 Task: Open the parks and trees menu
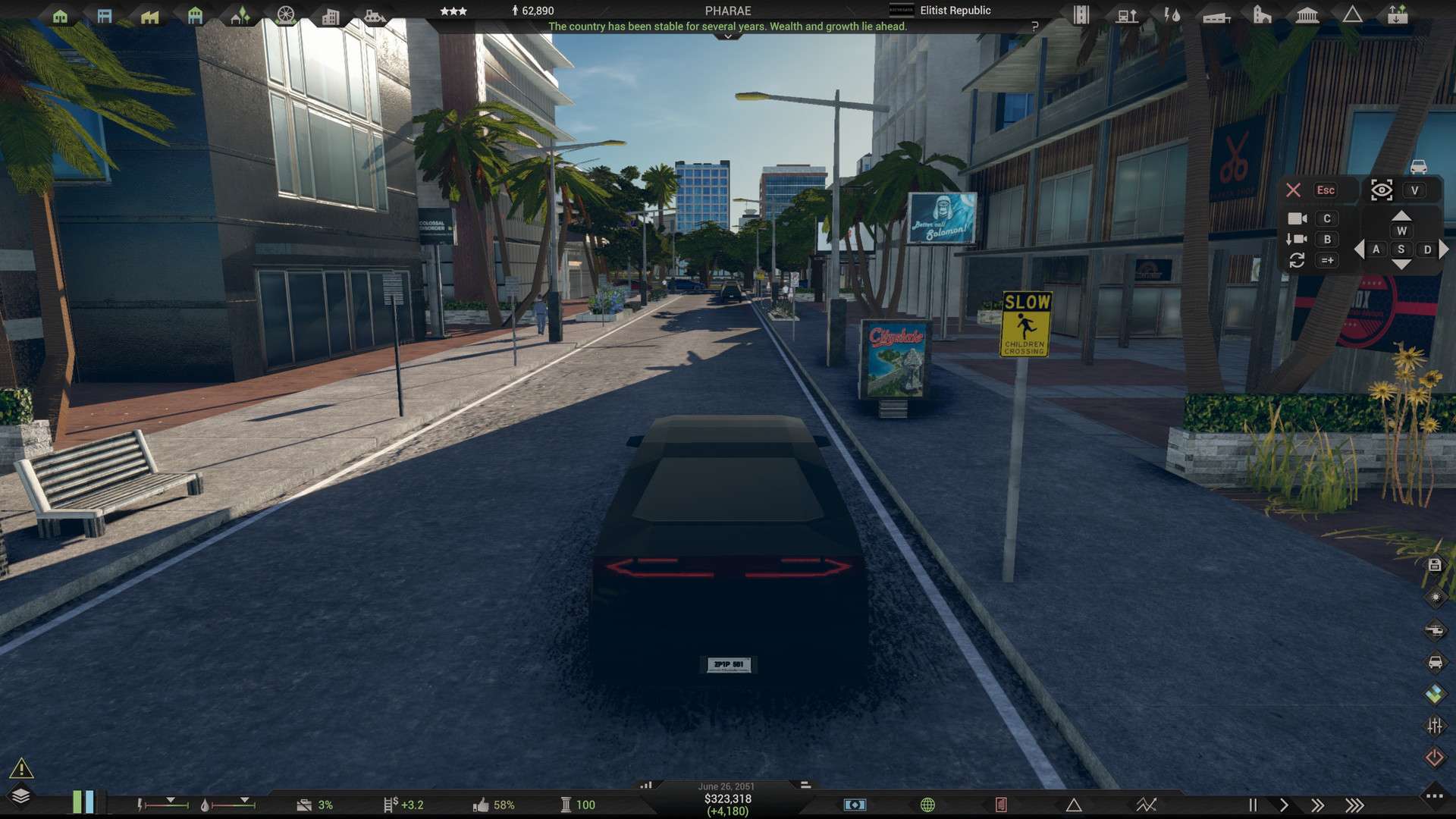click(x=240, y=16)
